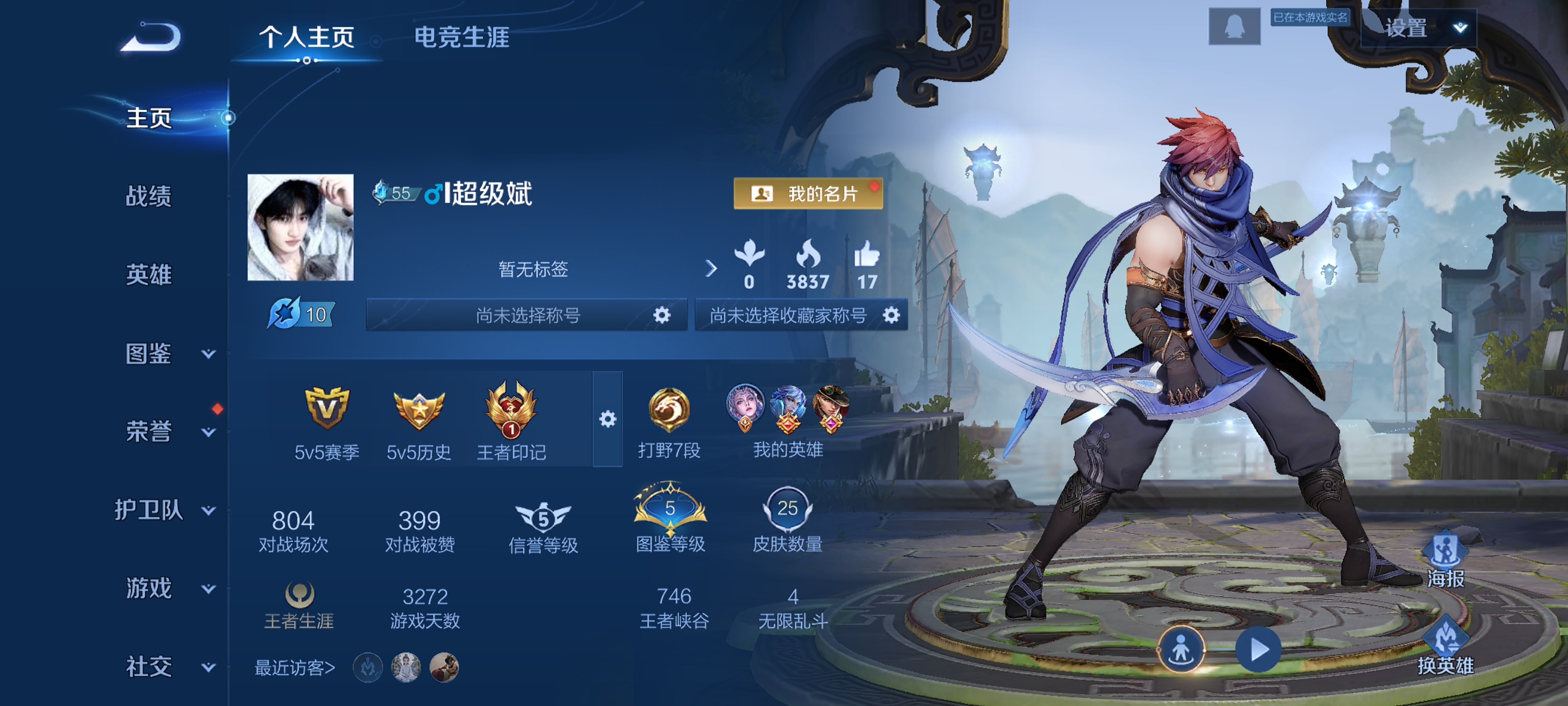This screenshot has width=1568, height=706.
Task: Open the 我的名片 card button
Action: [808, 194]
